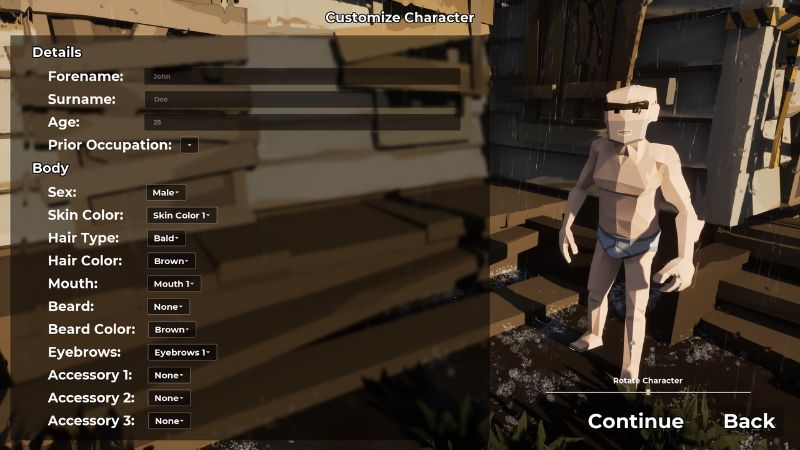Open the Accessory 2 dropdown

[168, 398]
